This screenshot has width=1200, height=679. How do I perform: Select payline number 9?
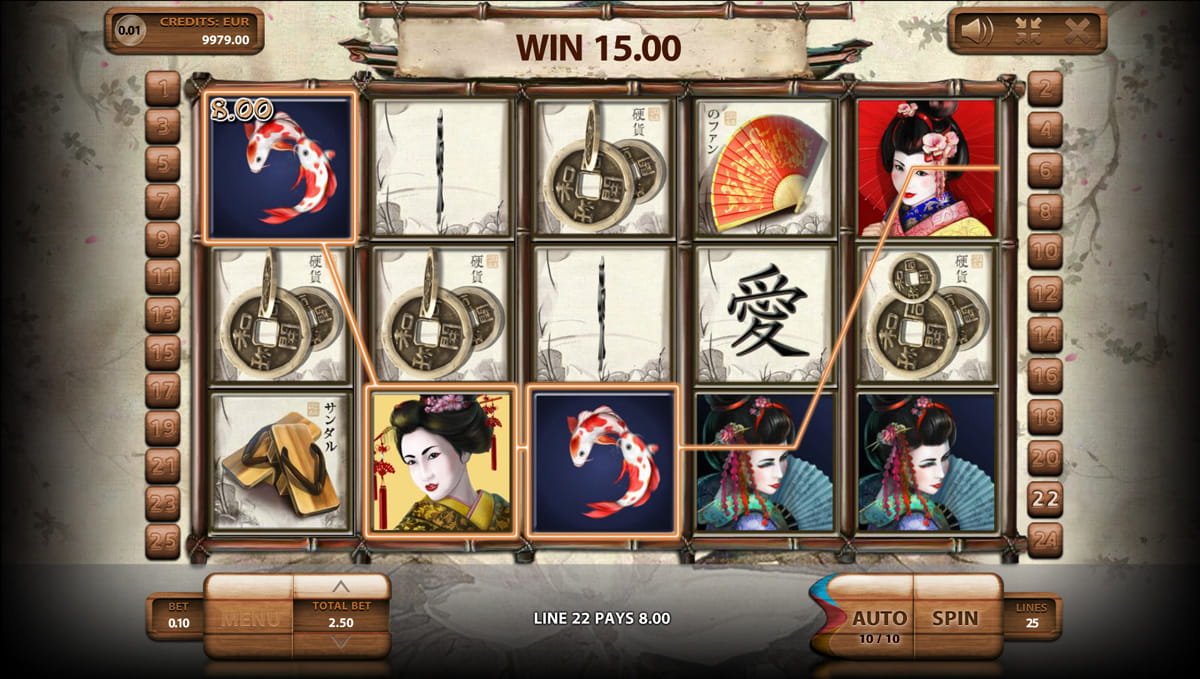click(162, 239)
